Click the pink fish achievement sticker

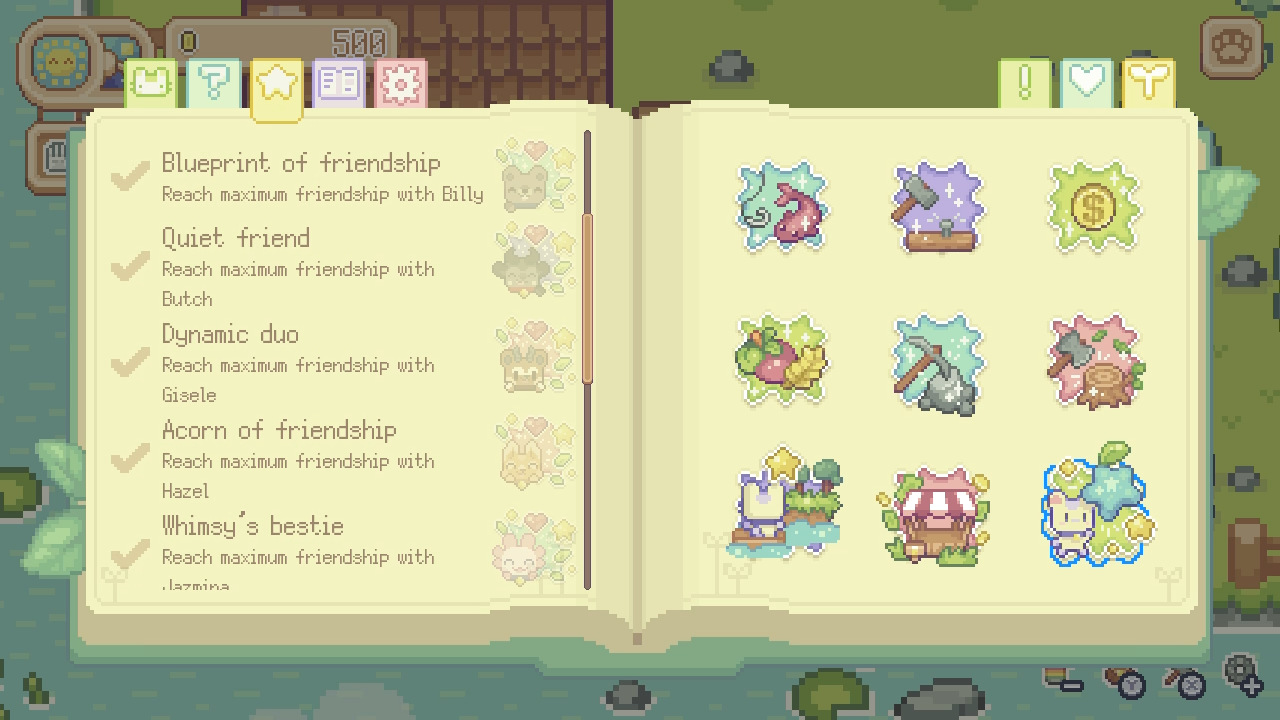781,206
